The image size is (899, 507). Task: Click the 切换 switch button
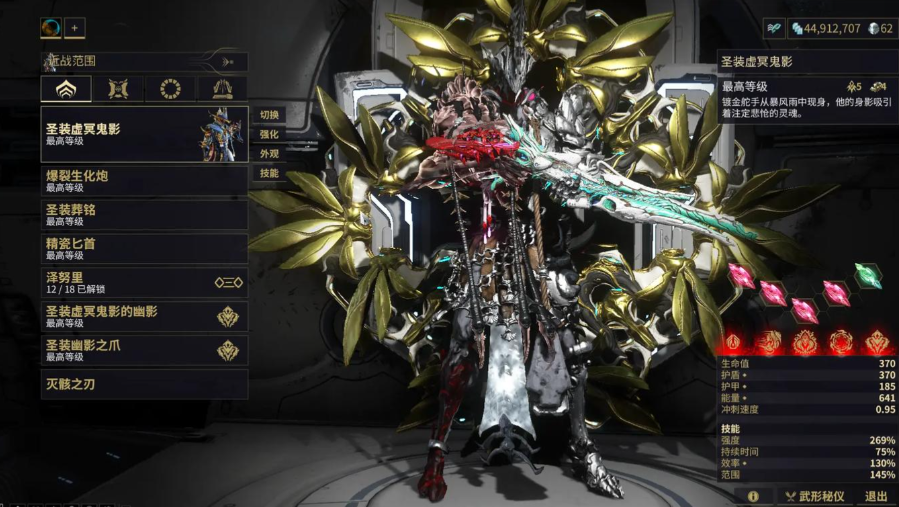(269, 115)
